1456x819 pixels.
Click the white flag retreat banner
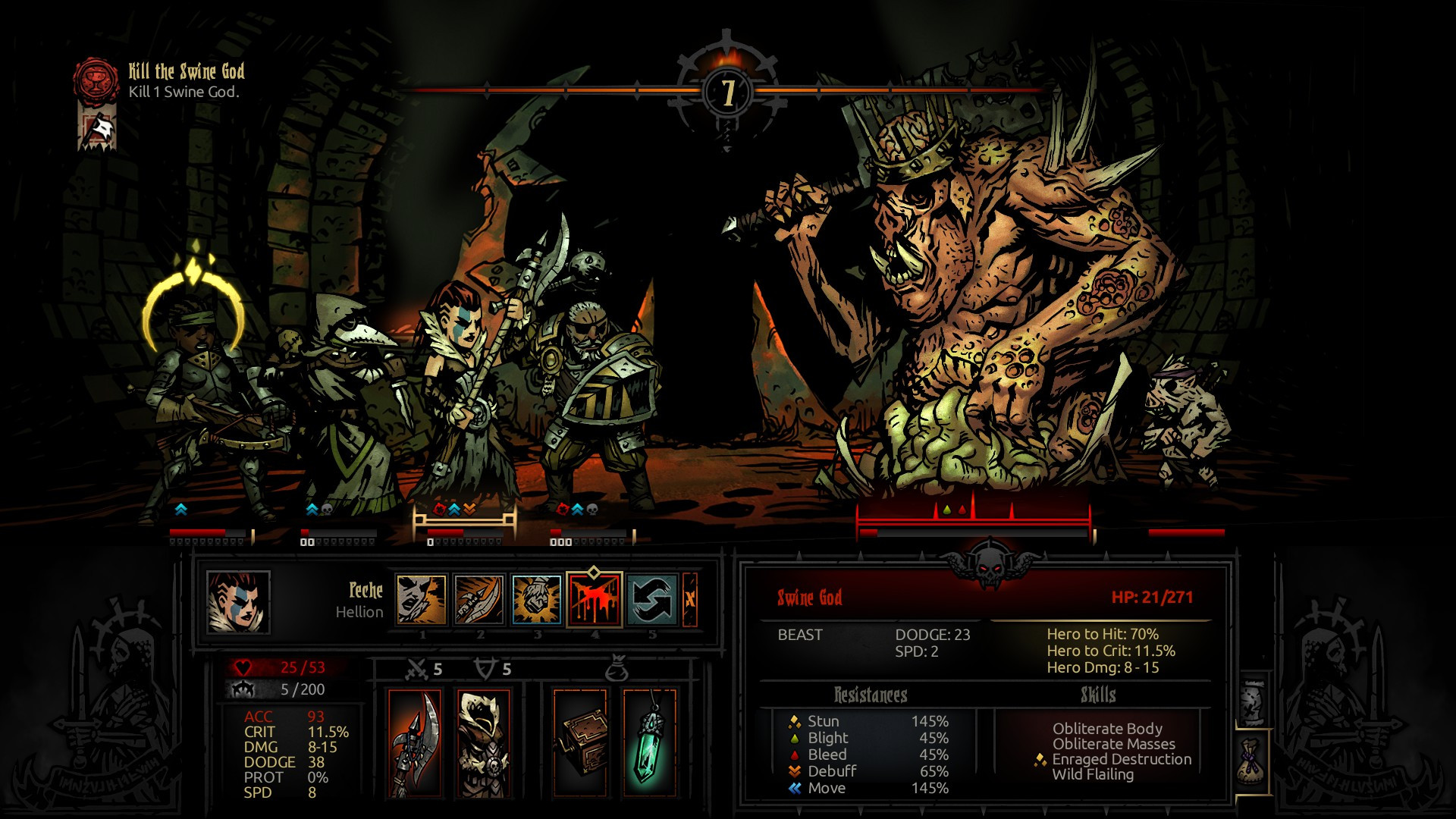98,129
